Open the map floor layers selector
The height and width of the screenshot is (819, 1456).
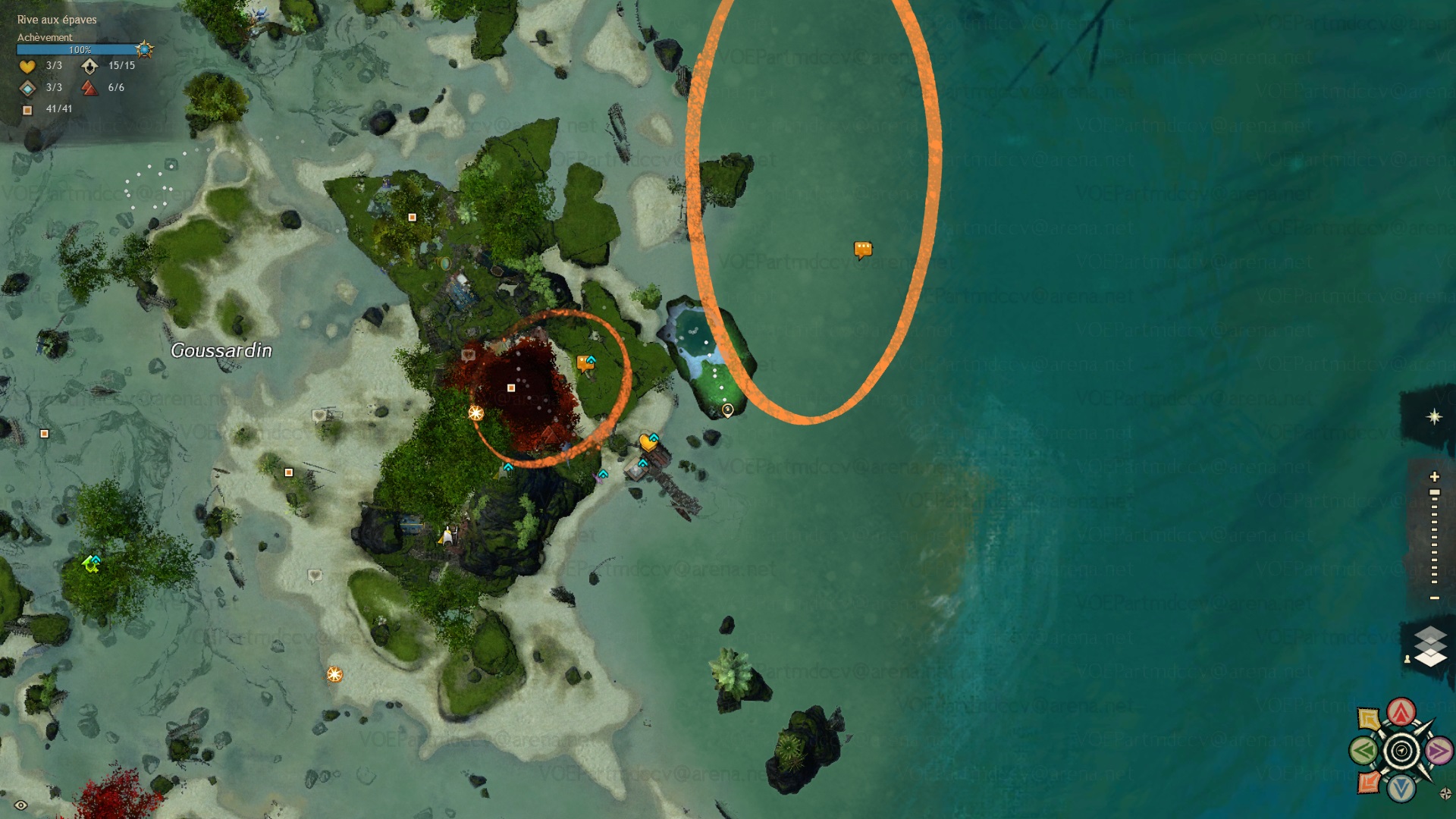point(1430,647)
